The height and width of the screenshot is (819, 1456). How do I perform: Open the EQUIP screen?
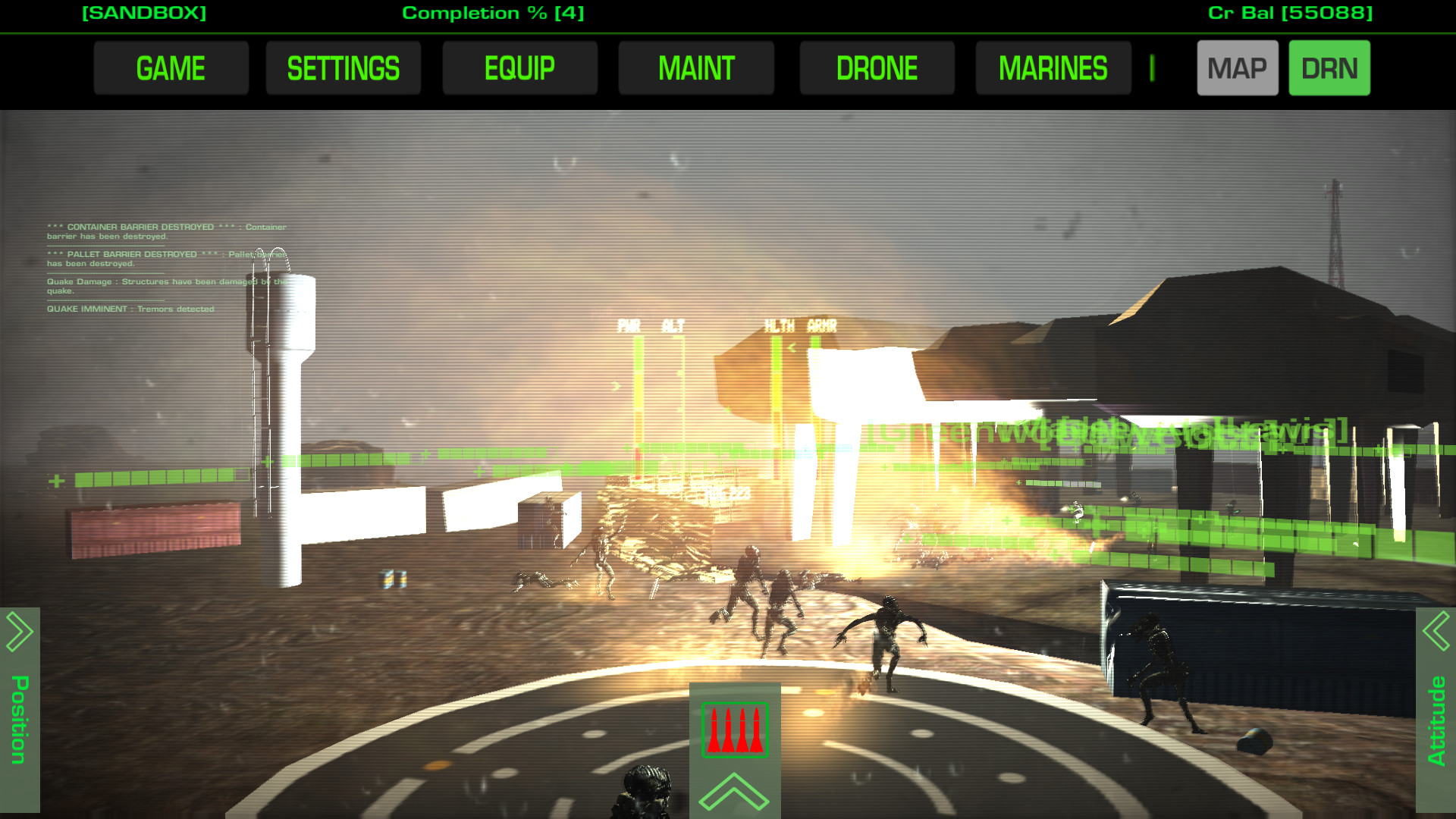click(519, 67)
